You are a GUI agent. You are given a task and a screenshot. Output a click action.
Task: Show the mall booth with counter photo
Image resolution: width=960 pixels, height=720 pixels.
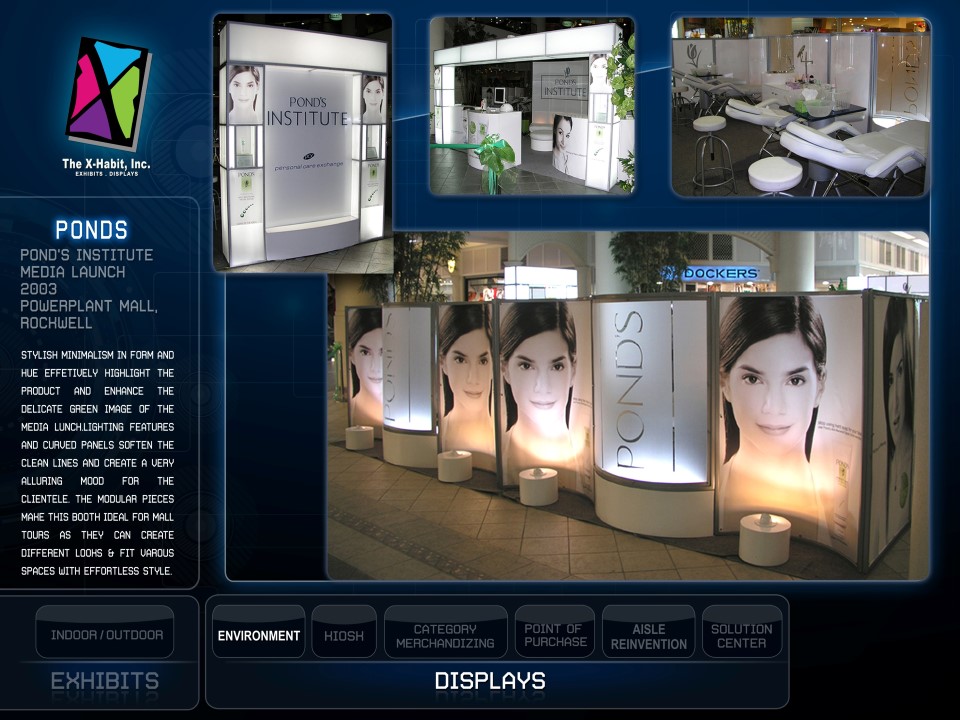pyautogui.click(x=532, y=105)
